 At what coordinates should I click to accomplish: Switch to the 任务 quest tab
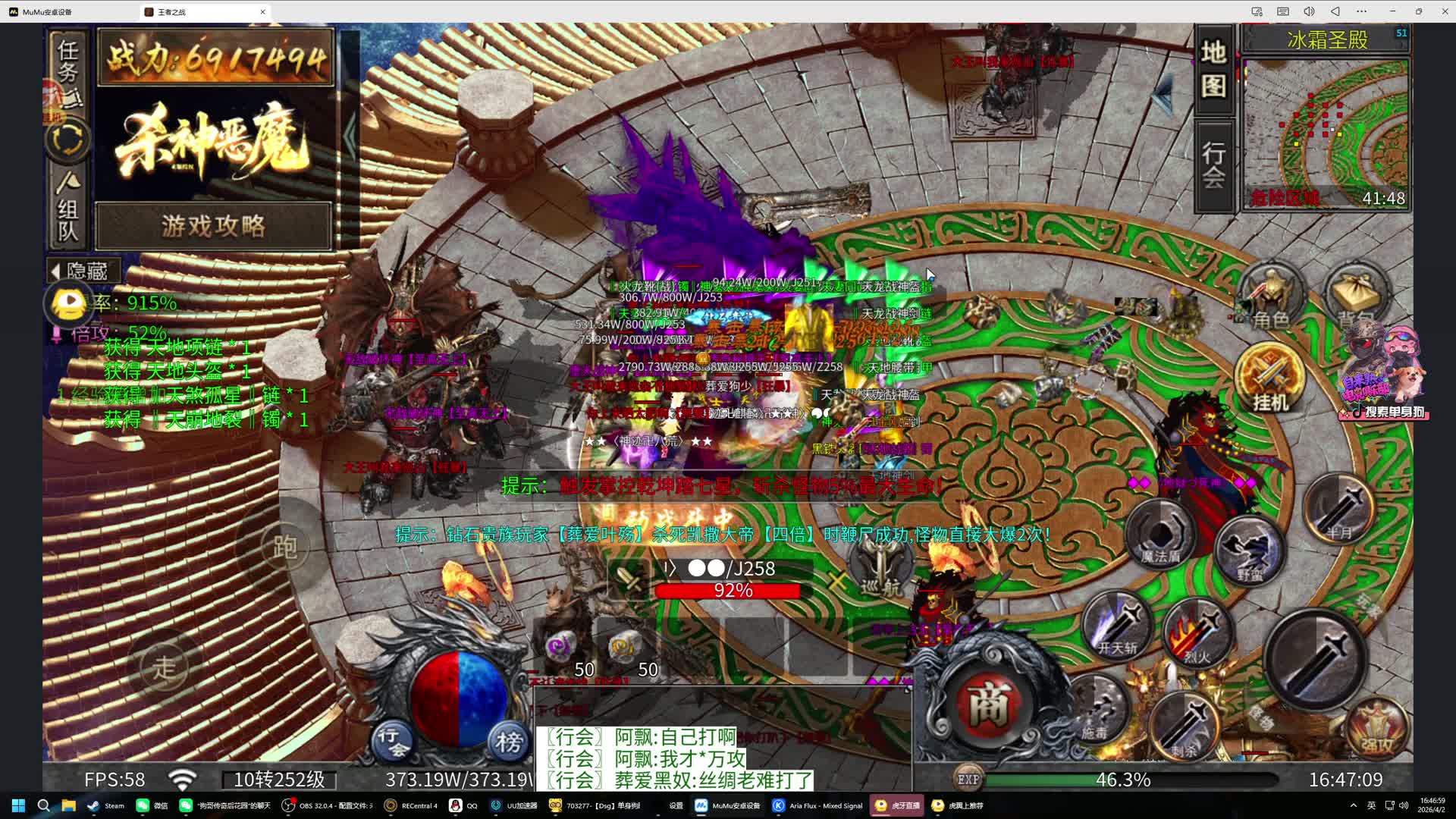(67, 62)
